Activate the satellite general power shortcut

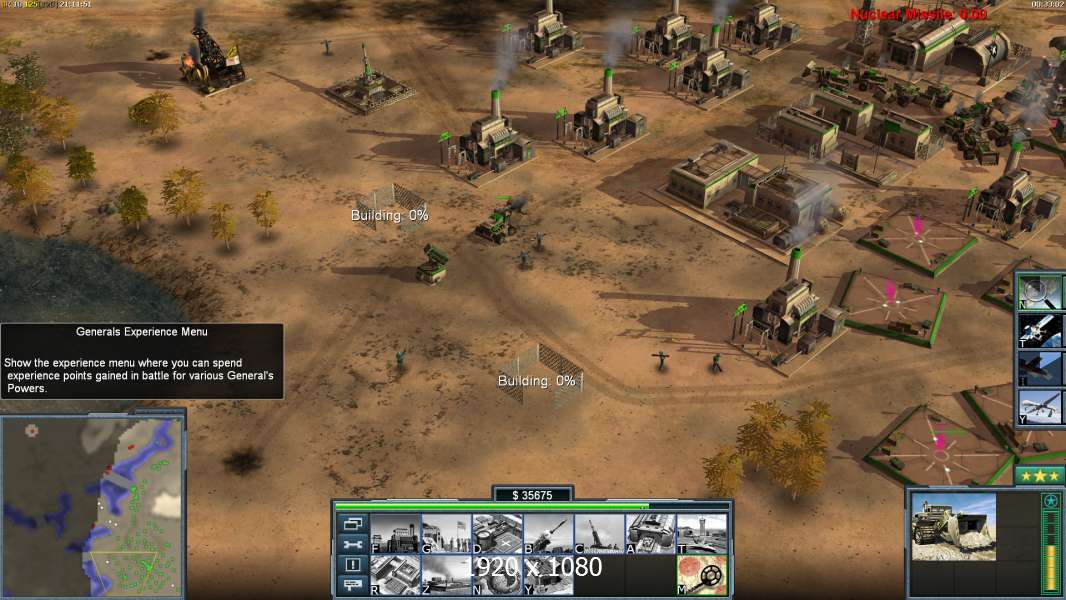[1040, 330]
